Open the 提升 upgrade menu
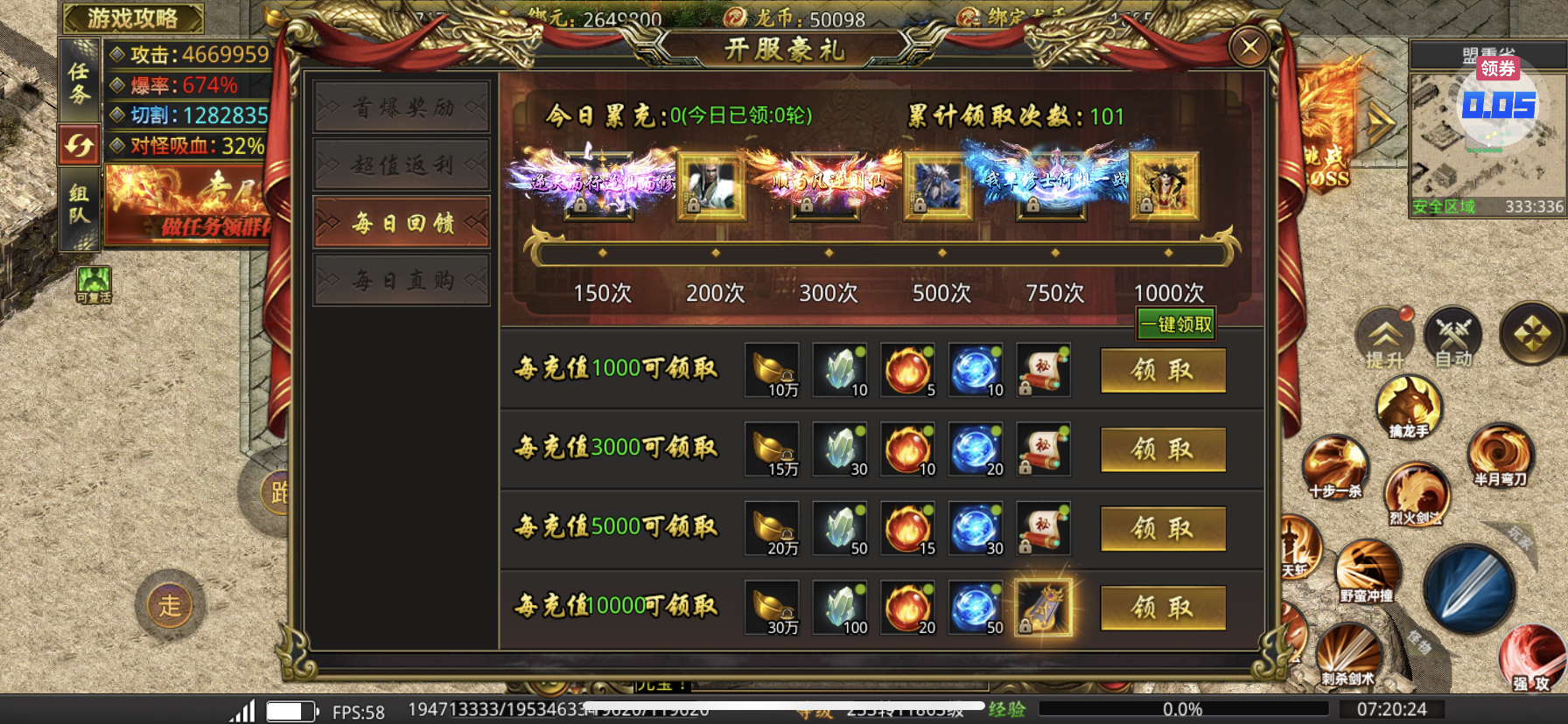Viewport: 1568px width, 724px height. [1385, 338]
